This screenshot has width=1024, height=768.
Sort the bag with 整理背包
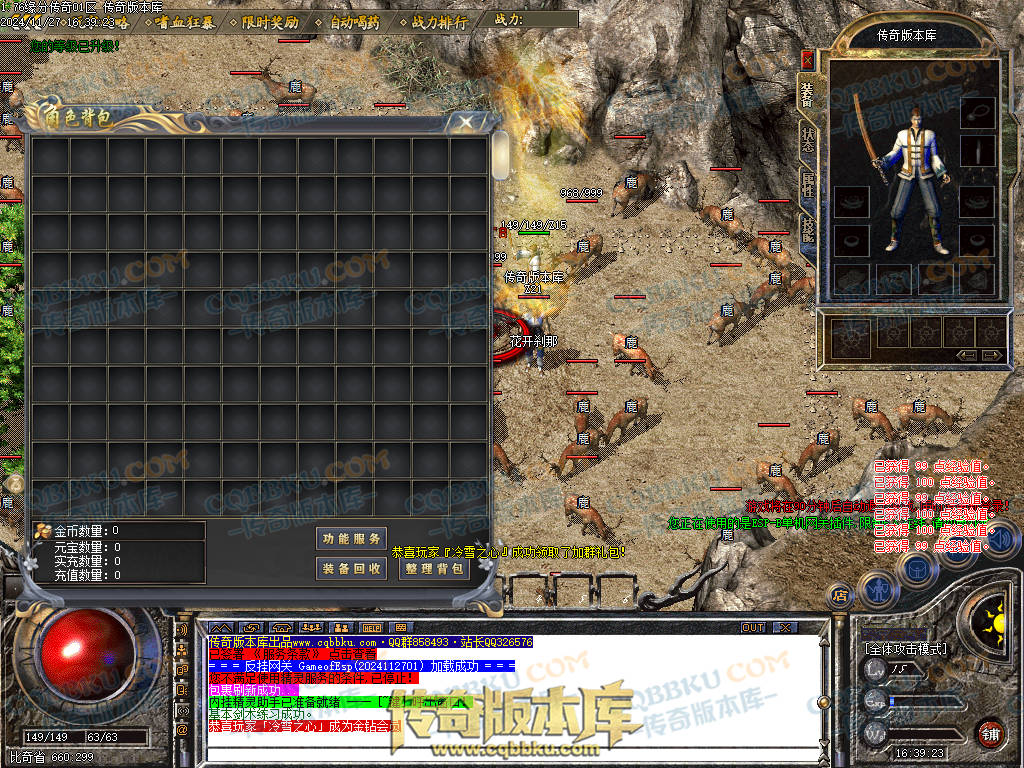434,568
